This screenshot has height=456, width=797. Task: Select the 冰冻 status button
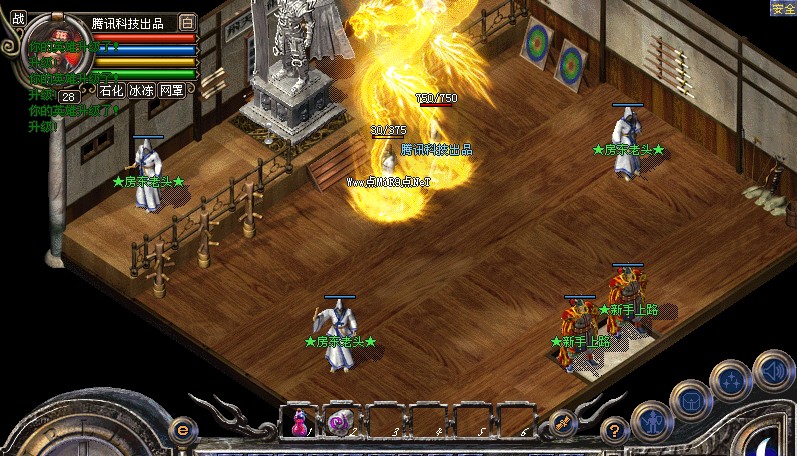pyautogui.click(x=141, y=91)
